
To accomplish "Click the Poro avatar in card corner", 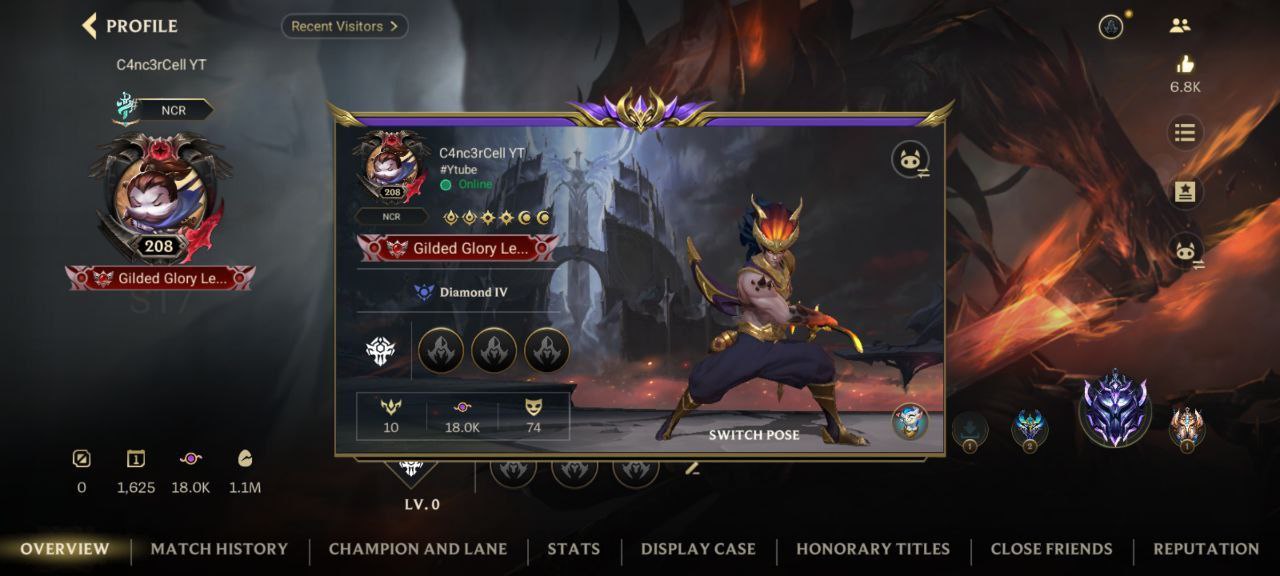I will pyautogui.click(x=910, y=421).
